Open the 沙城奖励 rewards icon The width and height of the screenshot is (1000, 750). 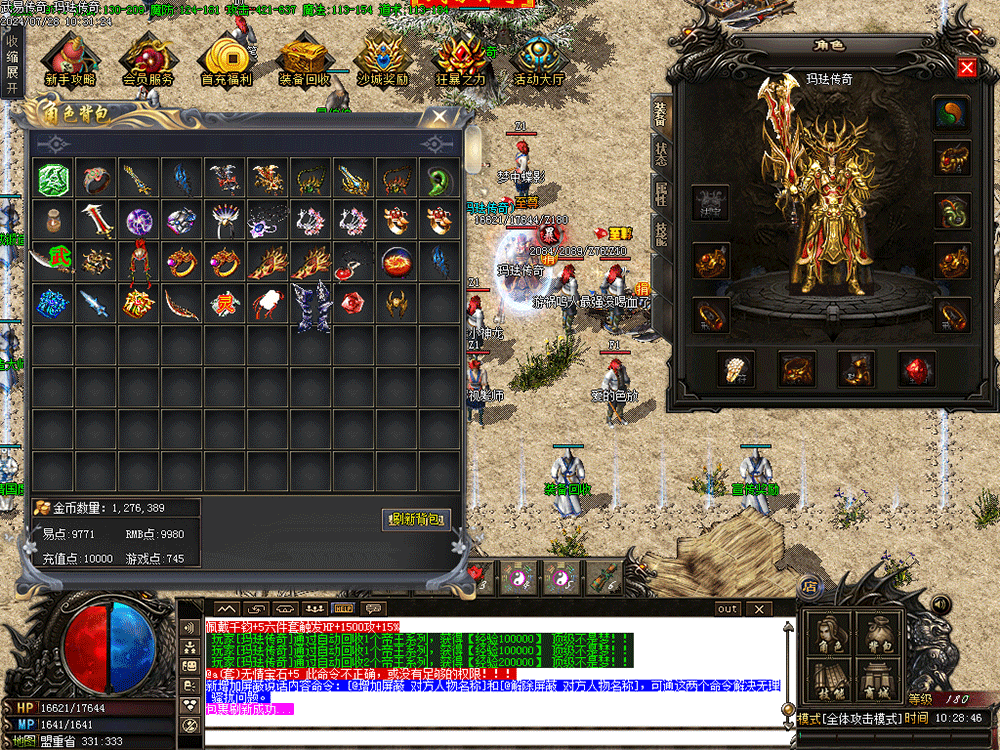click(x=383, y=60)
